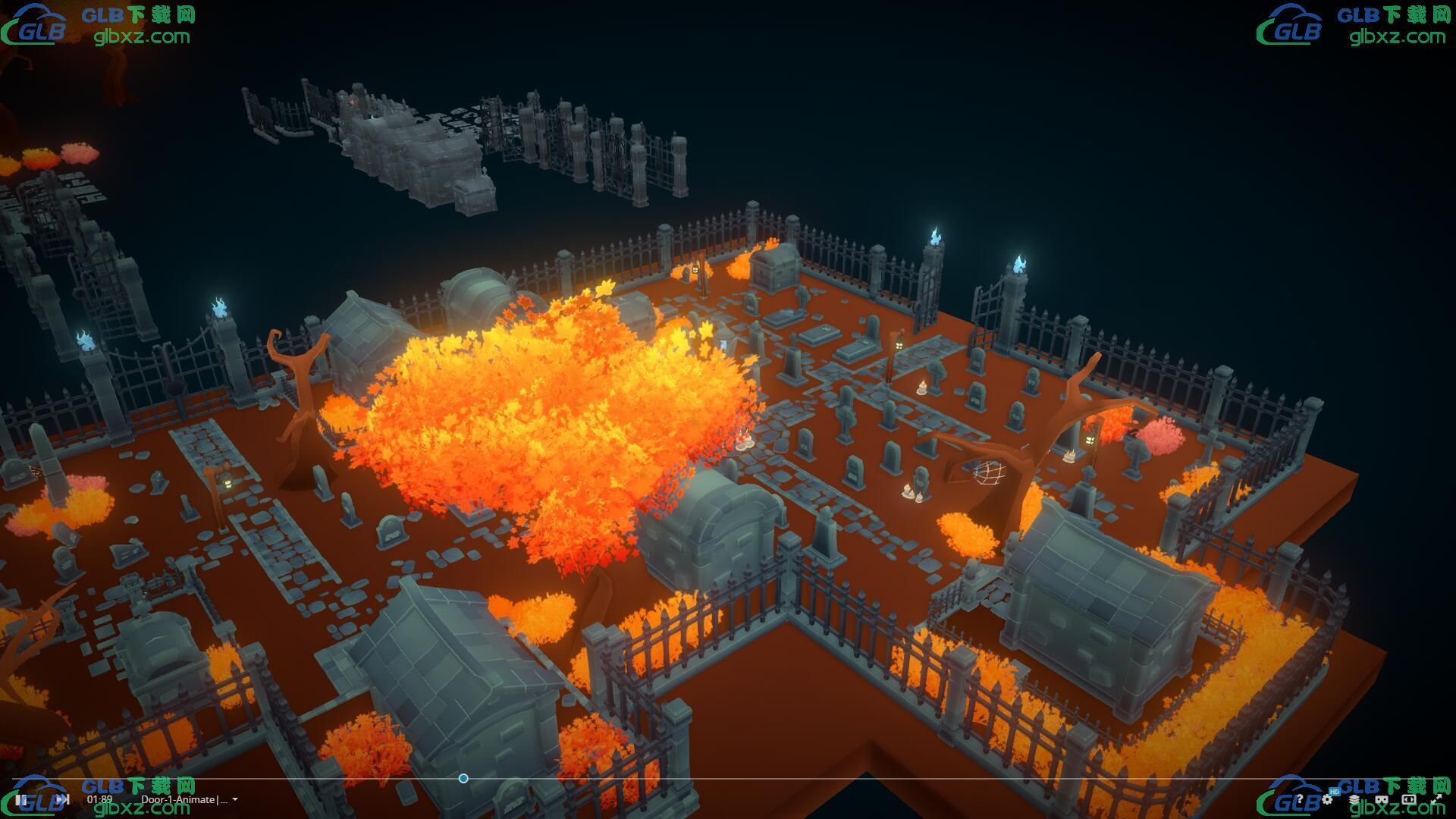This screenshot has height=819, width=1456.
Task: Skip to the next animation
Action: [64, 799]
